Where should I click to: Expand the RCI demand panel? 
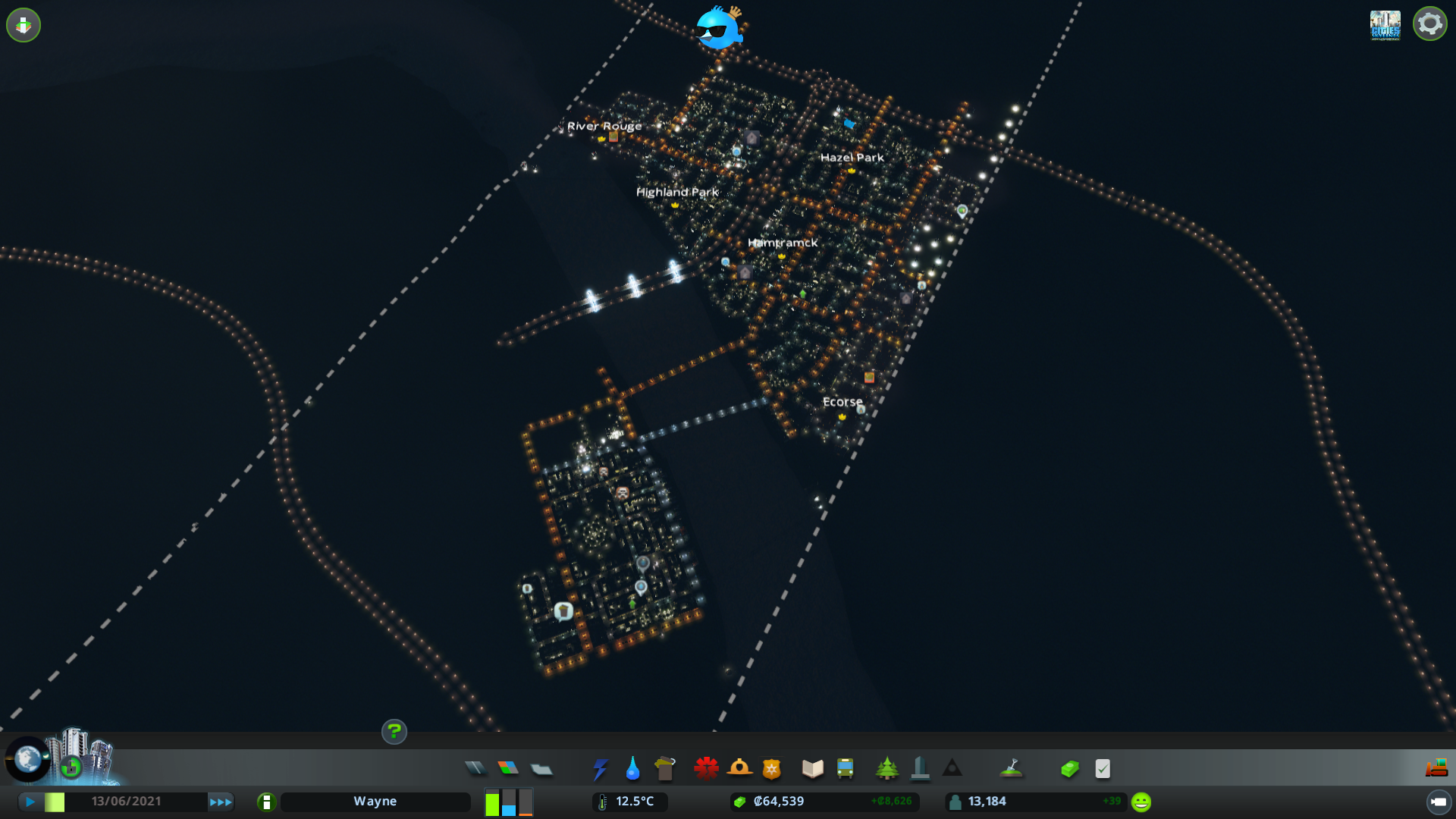pos(509,801)
